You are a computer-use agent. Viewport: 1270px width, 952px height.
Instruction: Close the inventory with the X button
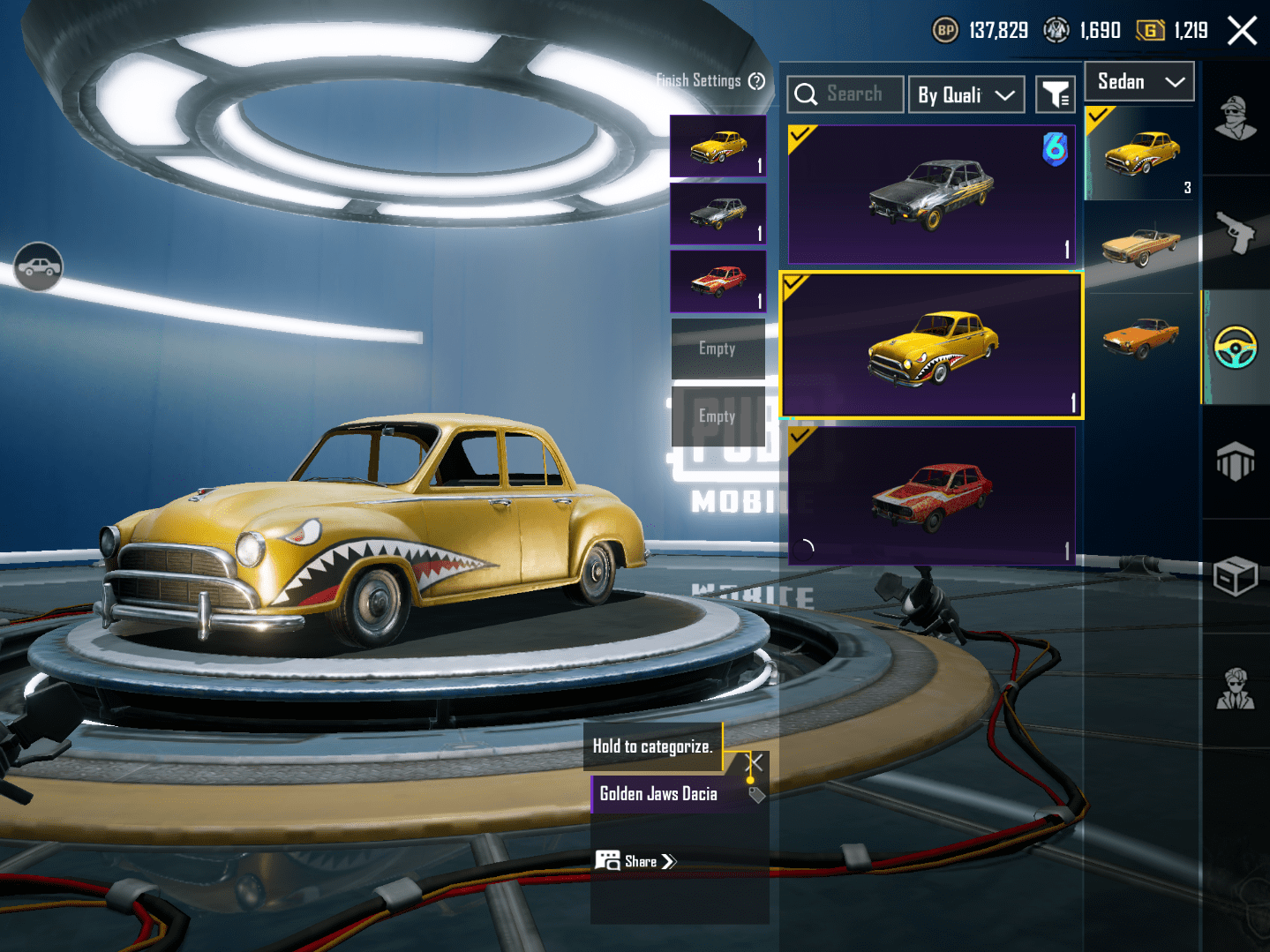coord(1242,31)
